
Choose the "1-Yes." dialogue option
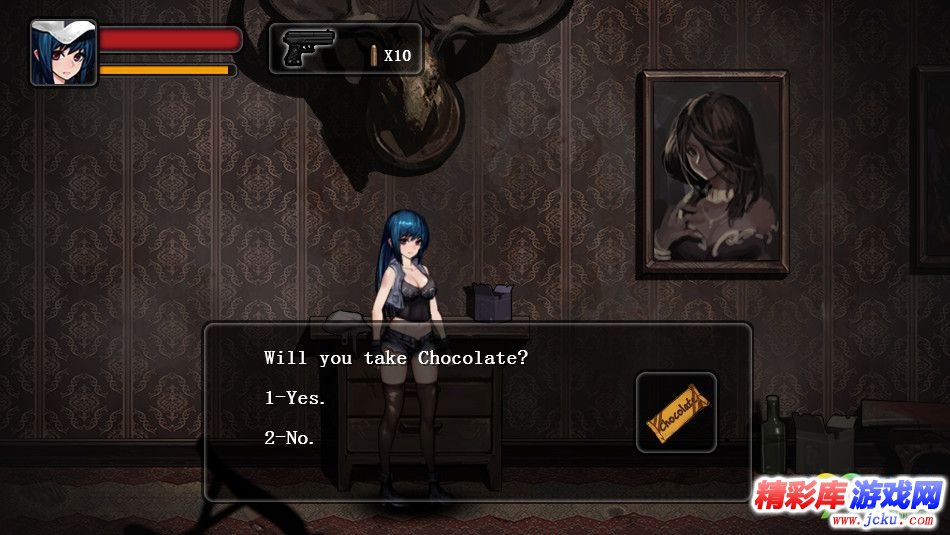295,398
